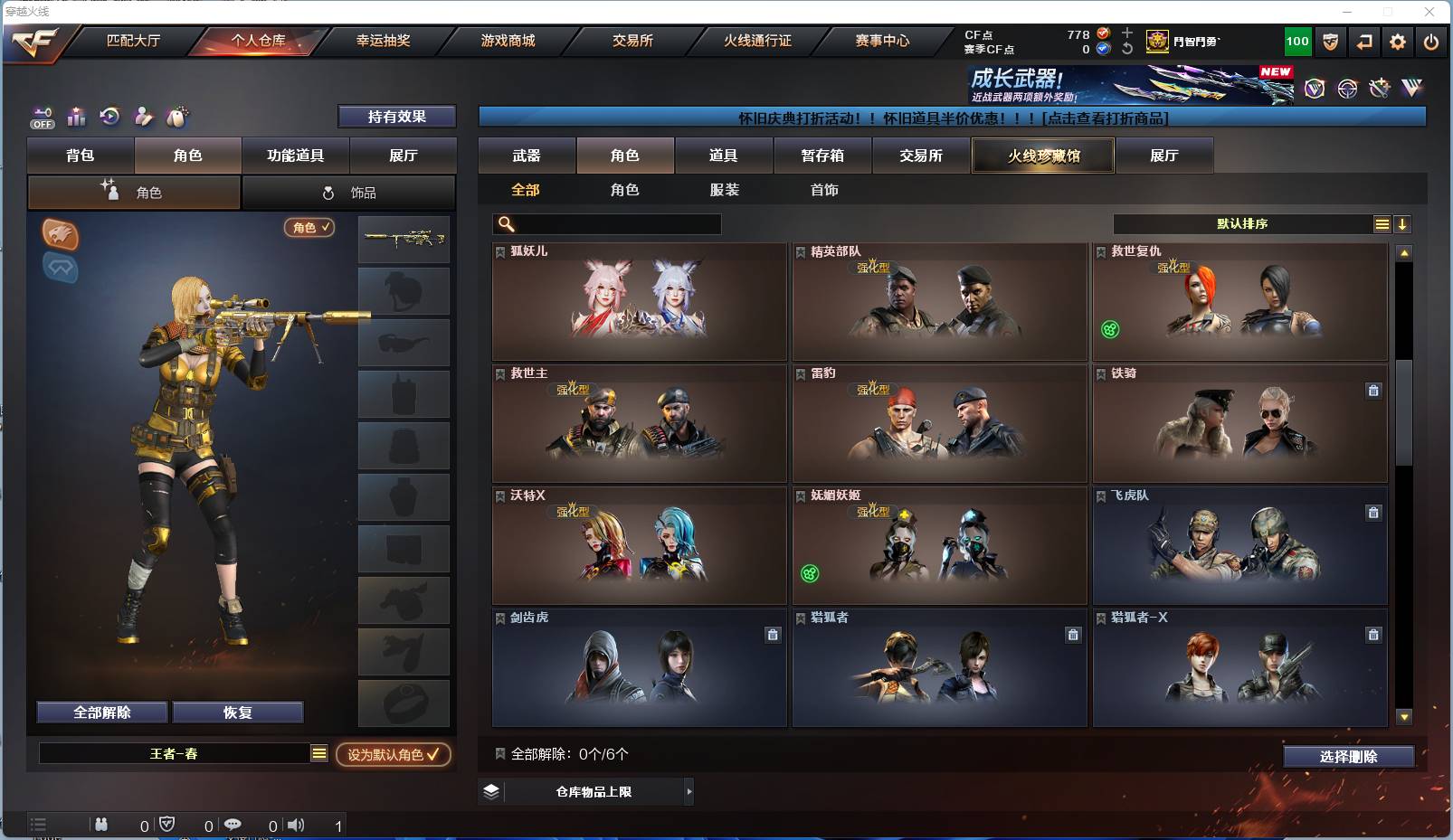The height and width of the screenshot is (840, 1453).
Task: Select the character editing icon in the left toolbar
Action: point(144,117)
